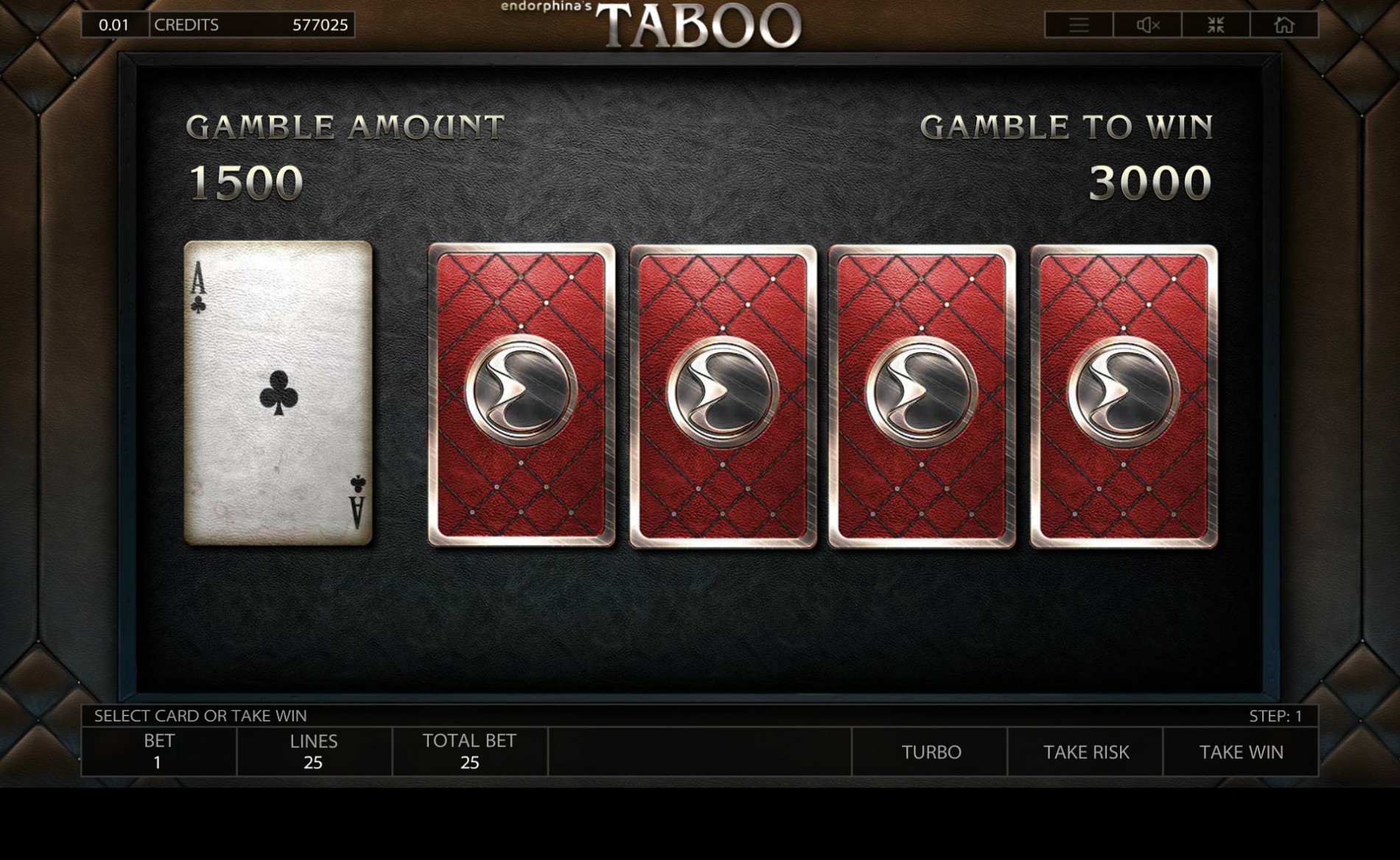Click the Take Win button
The height and width of the screenshot is (860, 1400).
coord(1241,752)
